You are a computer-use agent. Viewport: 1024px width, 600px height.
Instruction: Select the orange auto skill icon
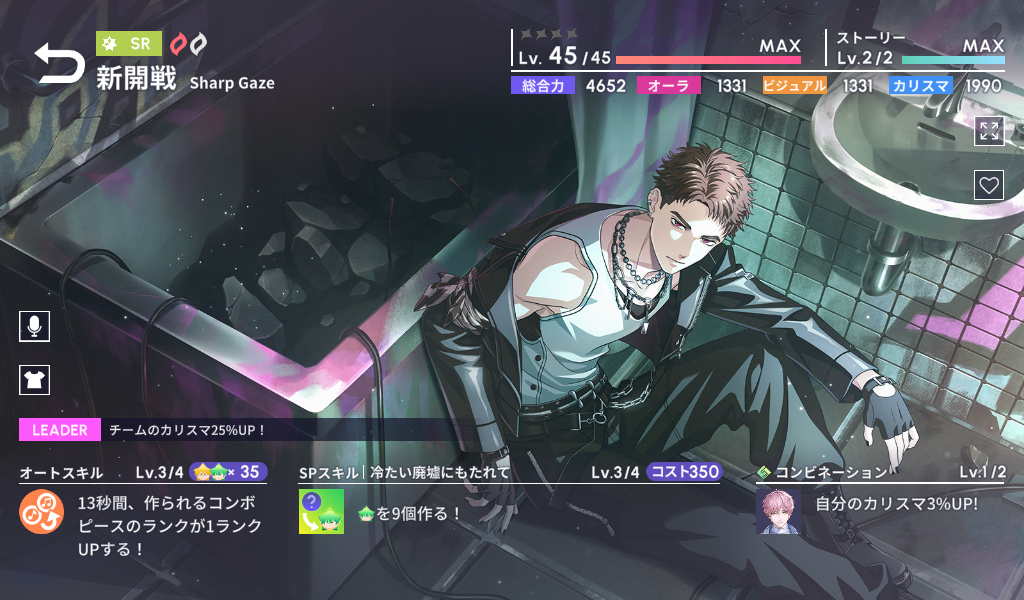click(42, 512)
